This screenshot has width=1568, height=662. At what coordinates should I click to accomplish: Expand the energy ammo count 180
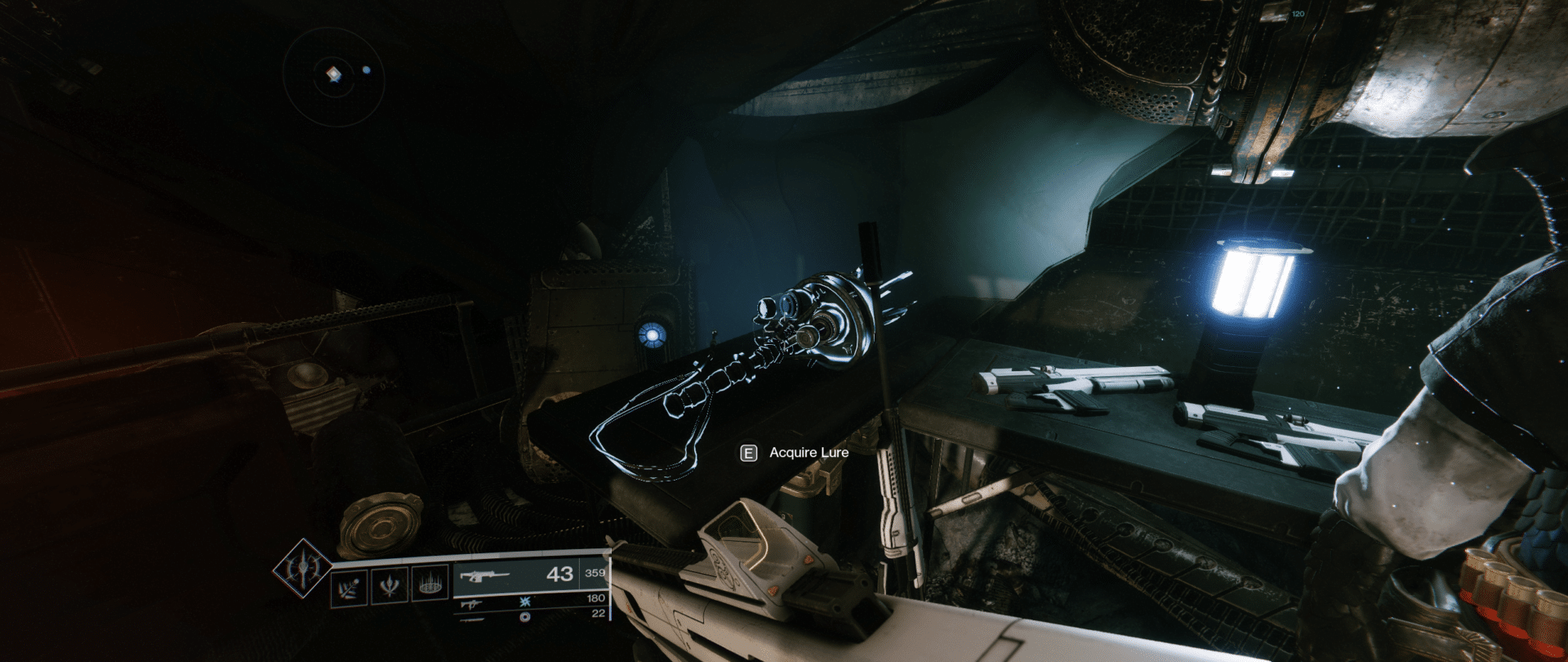[x=597, y=598]
